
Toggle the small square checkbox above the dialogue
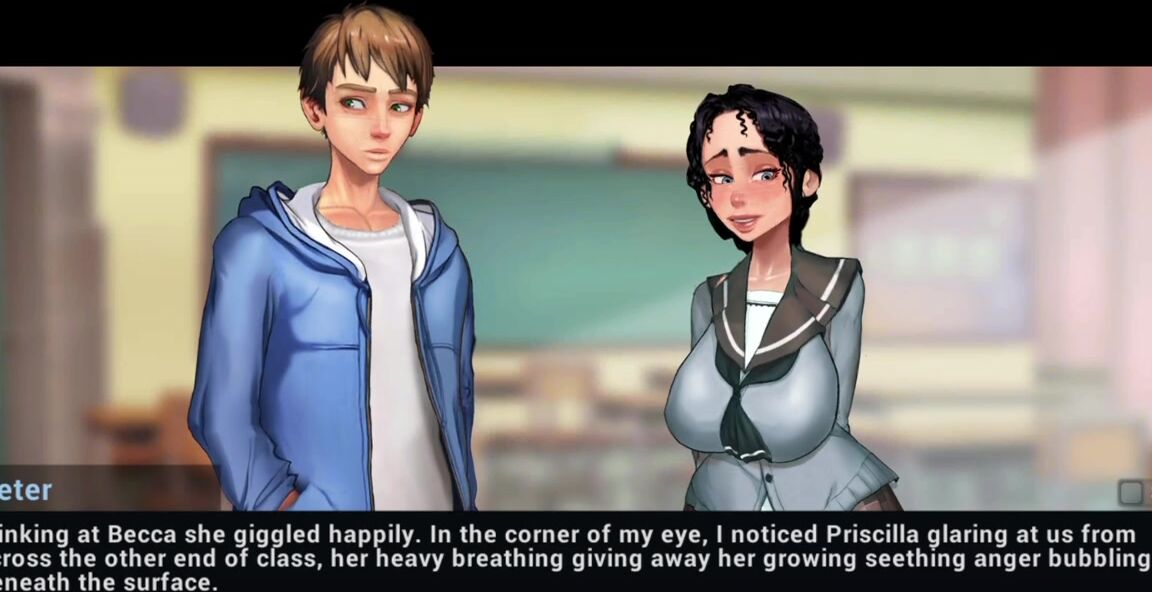point(1131,492)
